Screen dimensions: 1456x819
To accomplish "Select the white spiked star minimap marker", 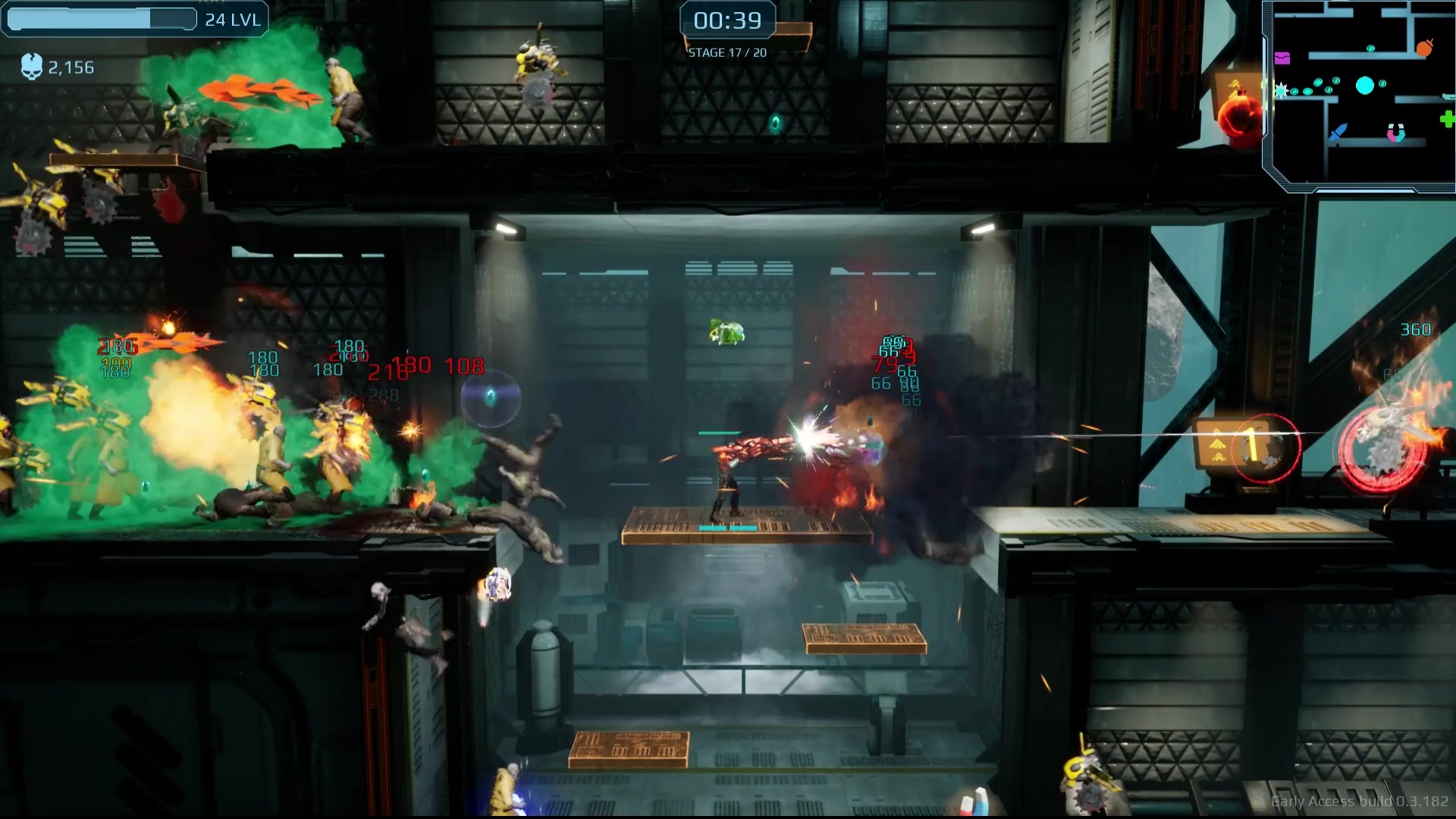I will click(1281, 91).
